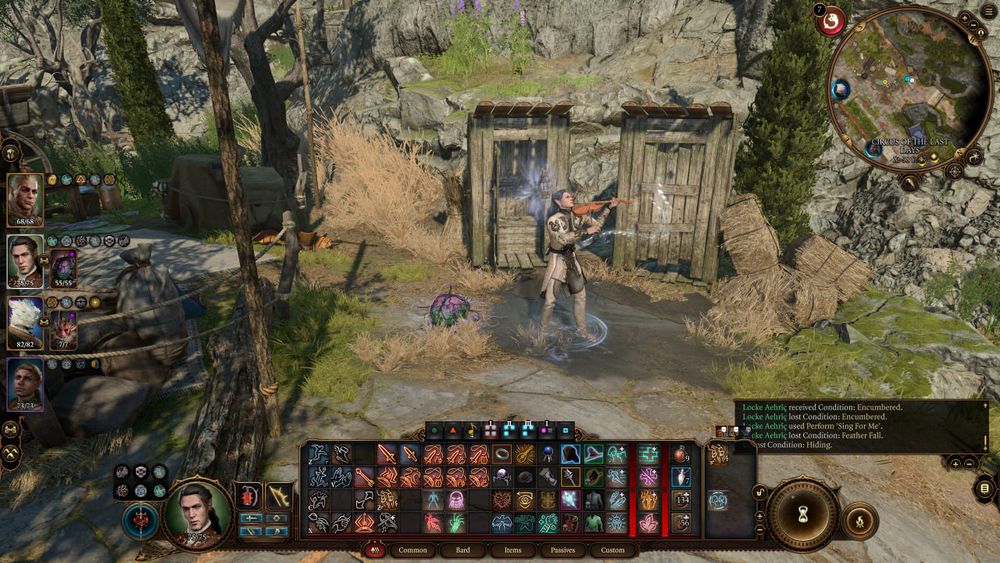Image resolution: width=1000 pixels, height=563 pixels.
Task: Click the active character's large round portrait
Action: pos(197,514)
